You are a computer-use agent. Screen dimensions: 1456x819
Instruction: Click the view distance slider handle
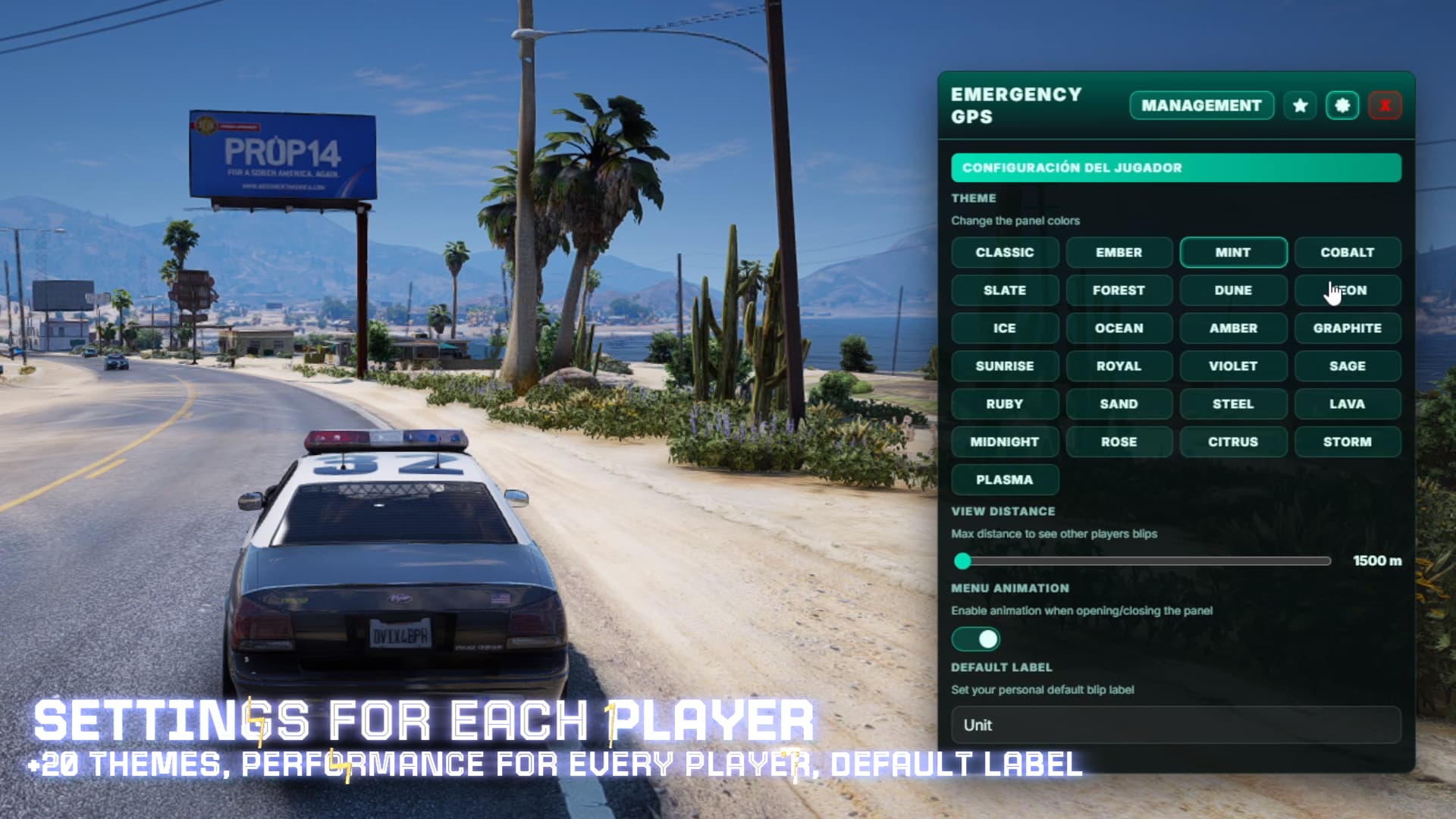[963, 561]
